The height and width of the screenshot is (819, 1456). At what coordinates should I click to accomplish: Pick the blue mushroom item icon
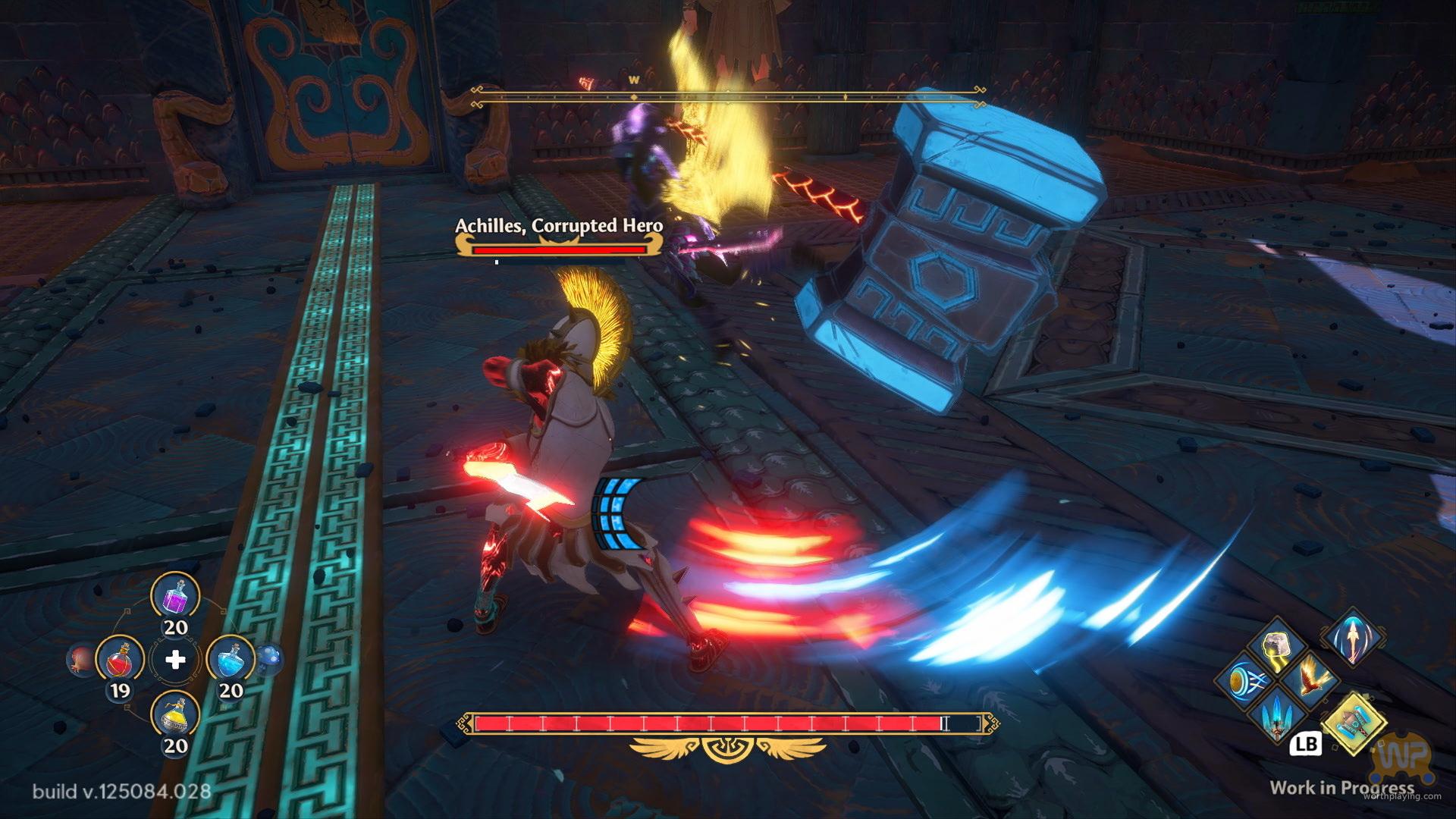click(x=271, y=658)
